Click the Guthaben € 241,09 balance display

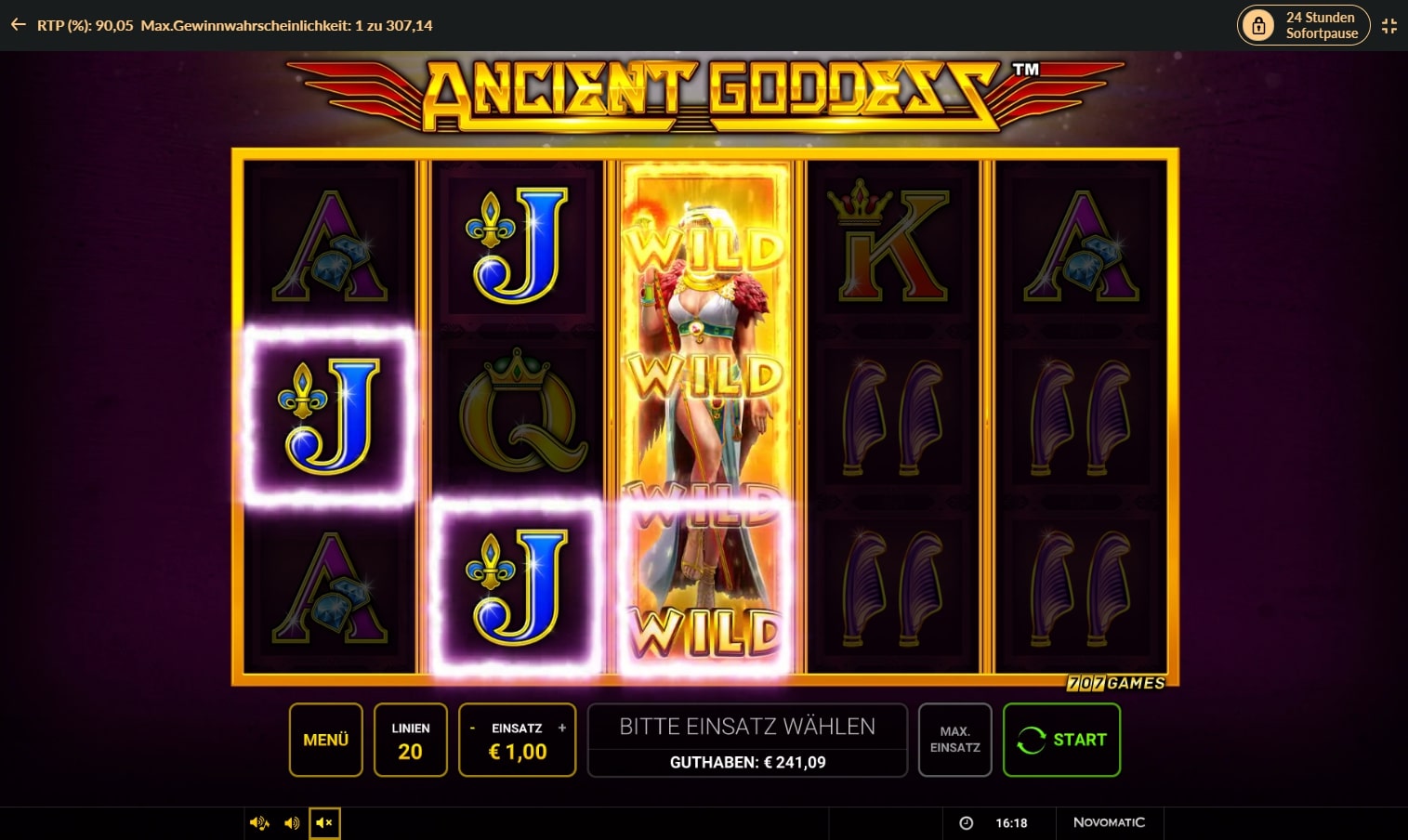(x=747, y=762)
